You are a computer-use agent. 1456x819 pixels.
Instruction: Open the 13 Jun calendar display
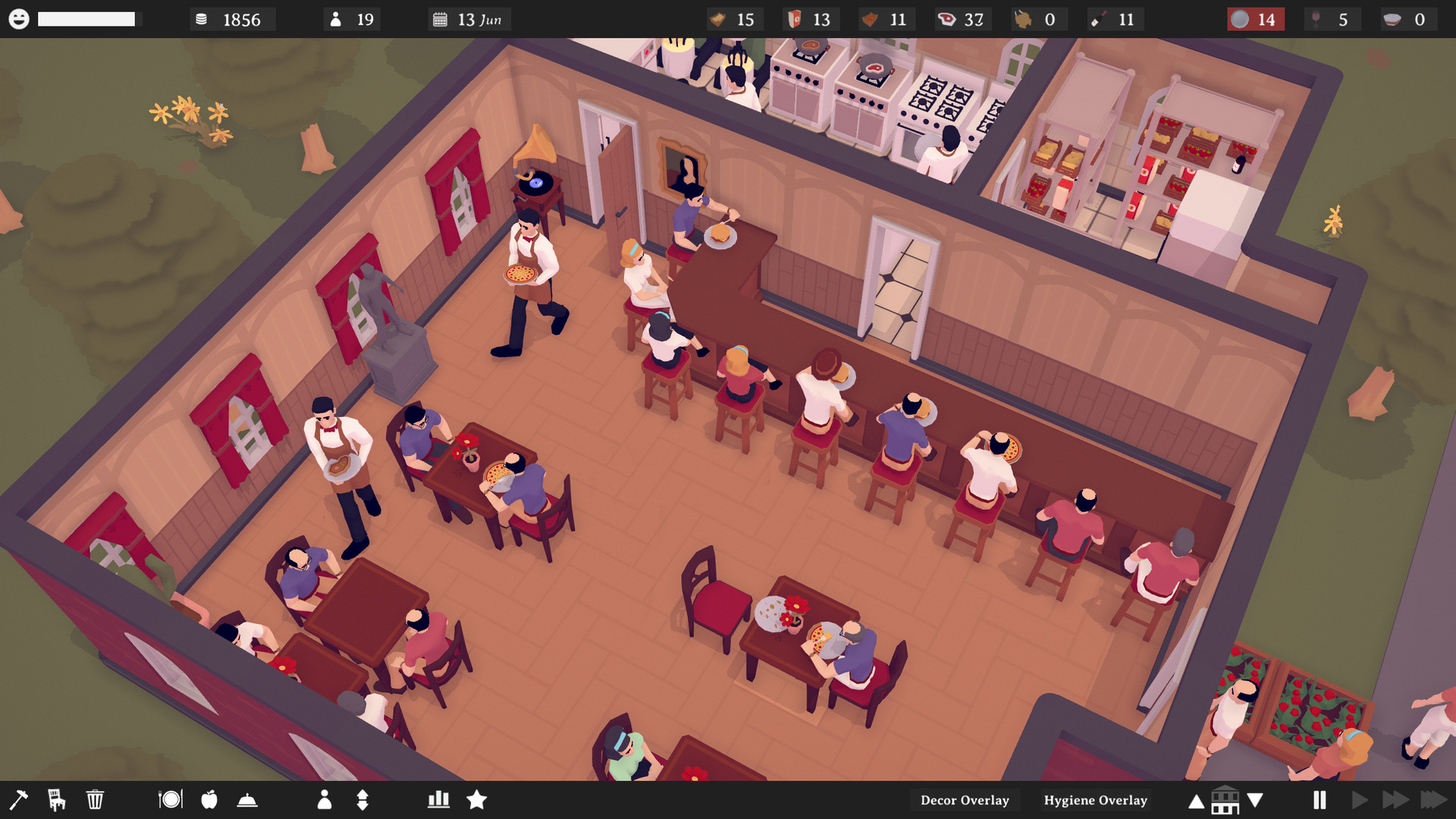(468, 19)
